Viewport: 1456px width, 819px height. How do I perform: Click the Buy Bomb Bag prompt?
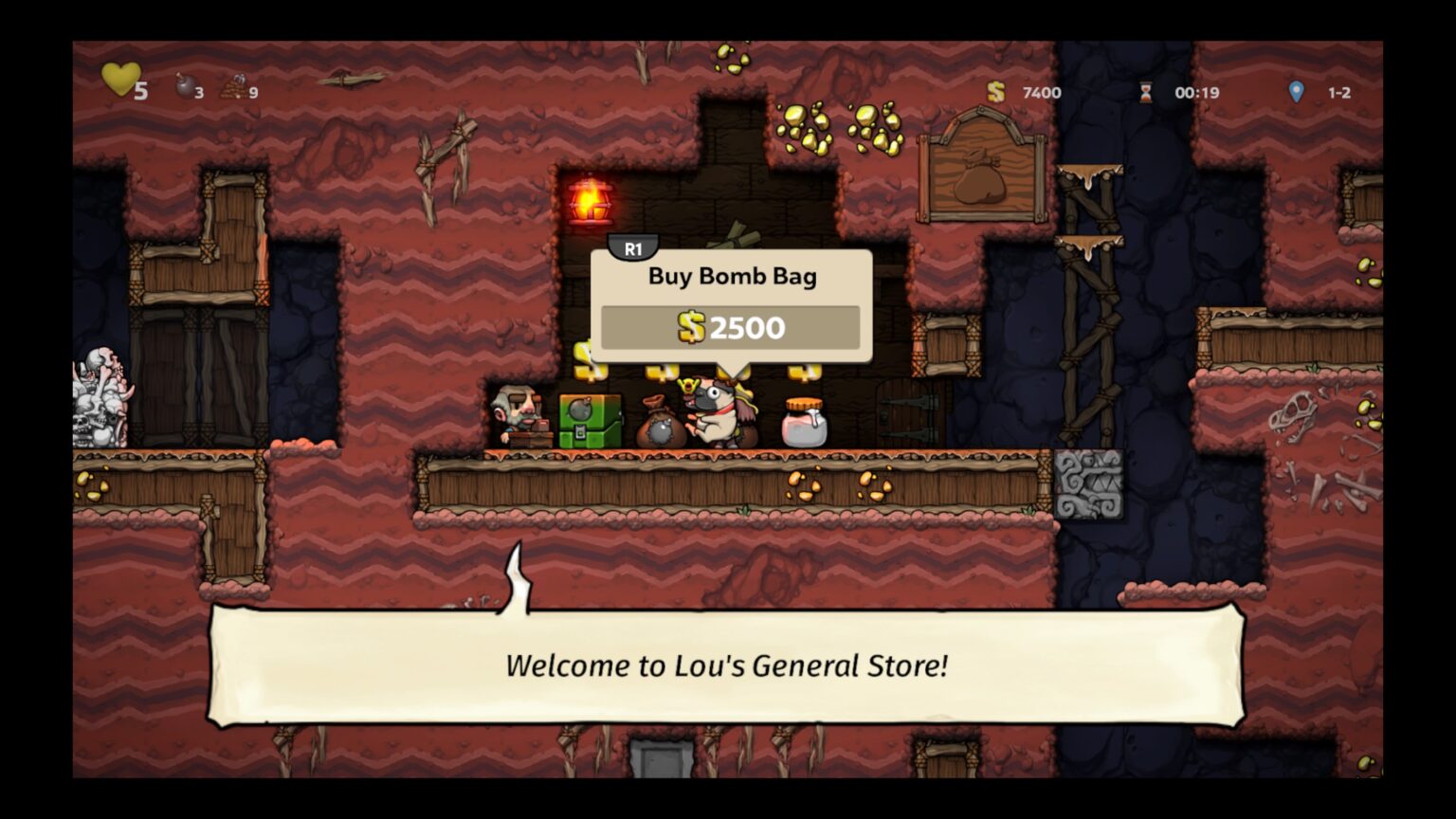coord(730,277)
